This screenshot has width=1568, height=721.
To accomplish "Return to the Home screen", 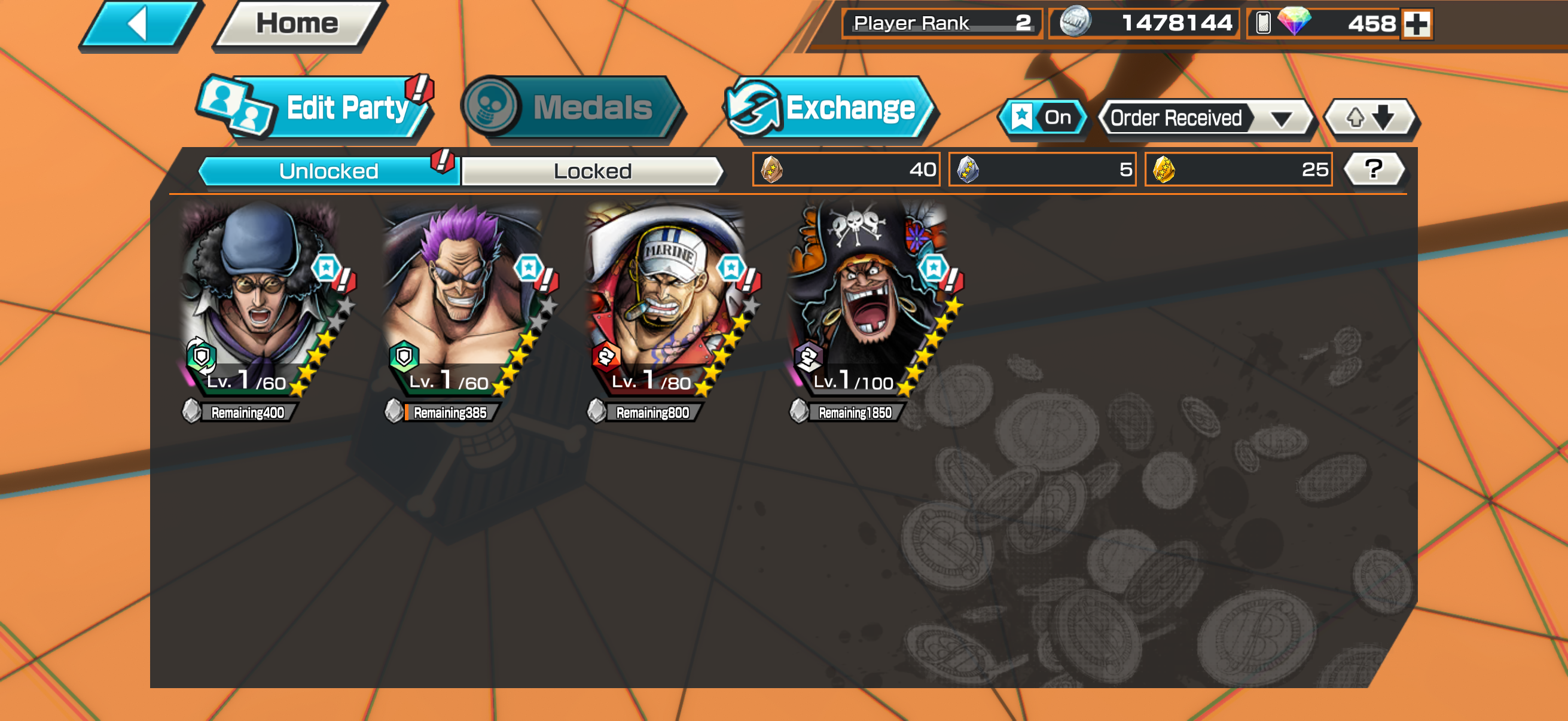I will 298,25.
